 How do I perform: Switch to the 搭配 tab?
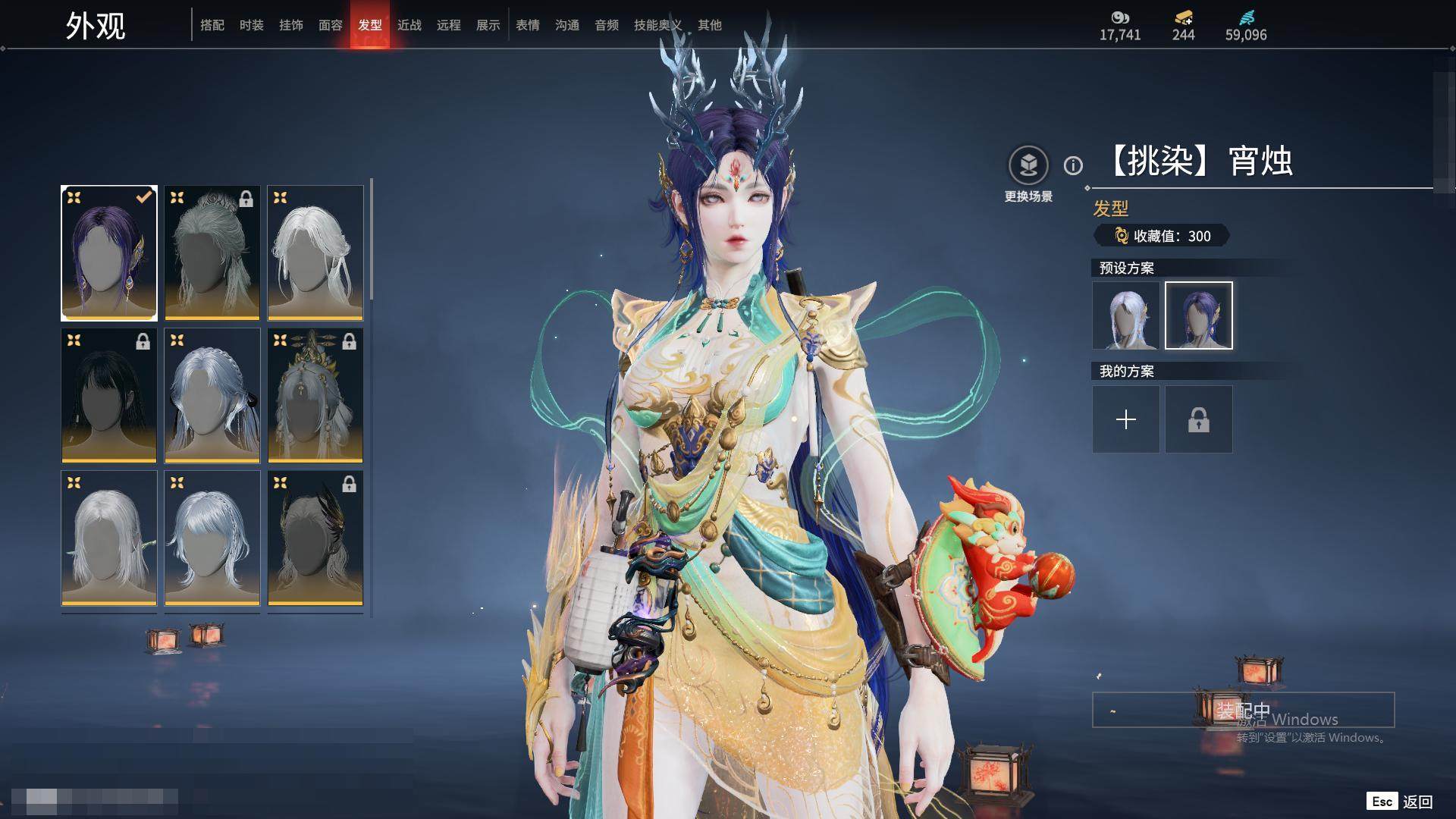point(212,25)
